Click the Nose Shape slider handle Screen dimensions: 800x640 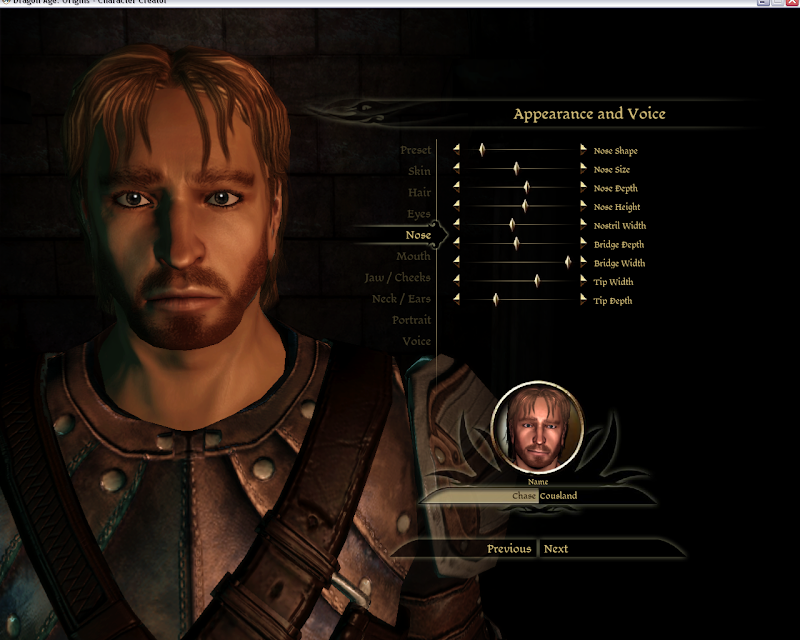(481, 150)
